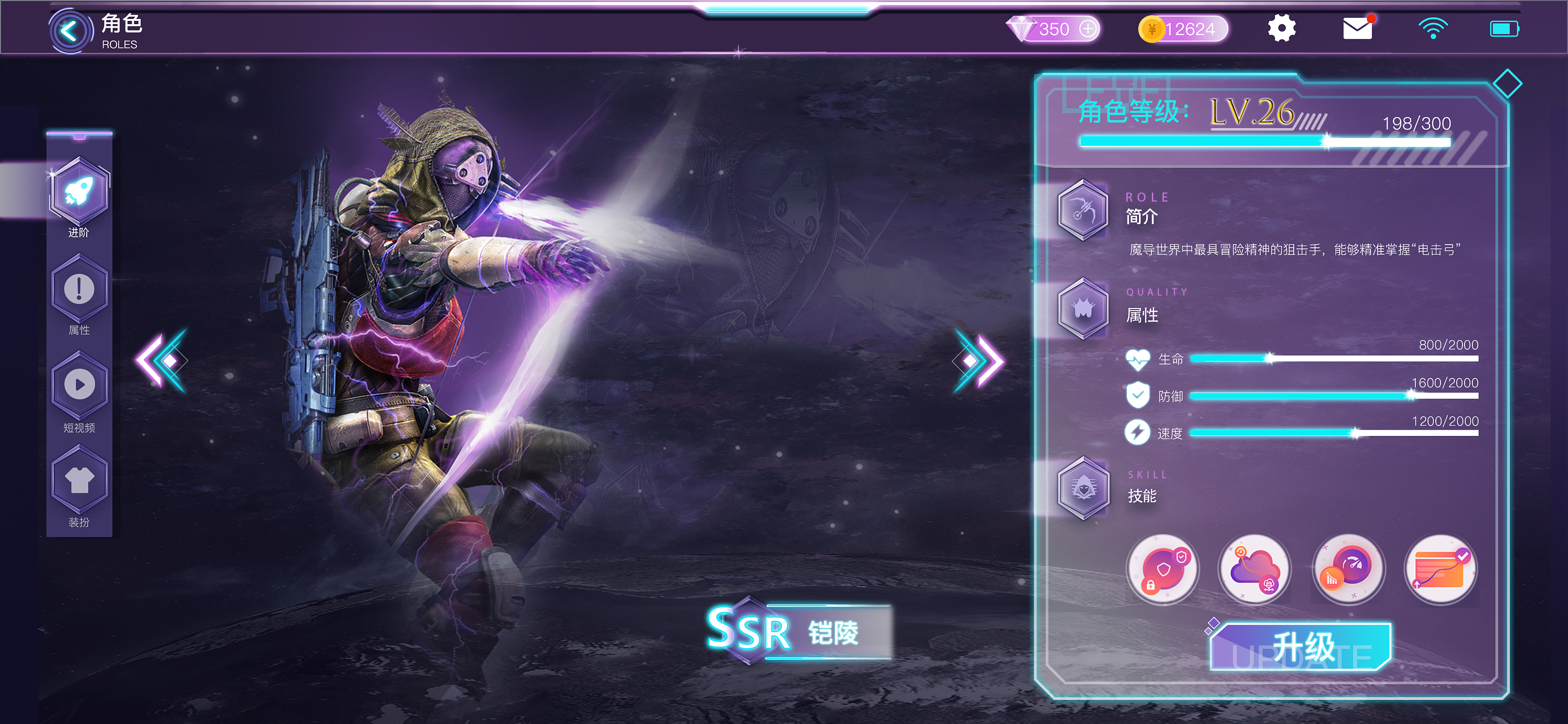Select the shield and lock skill icon

click(1162, 570)
